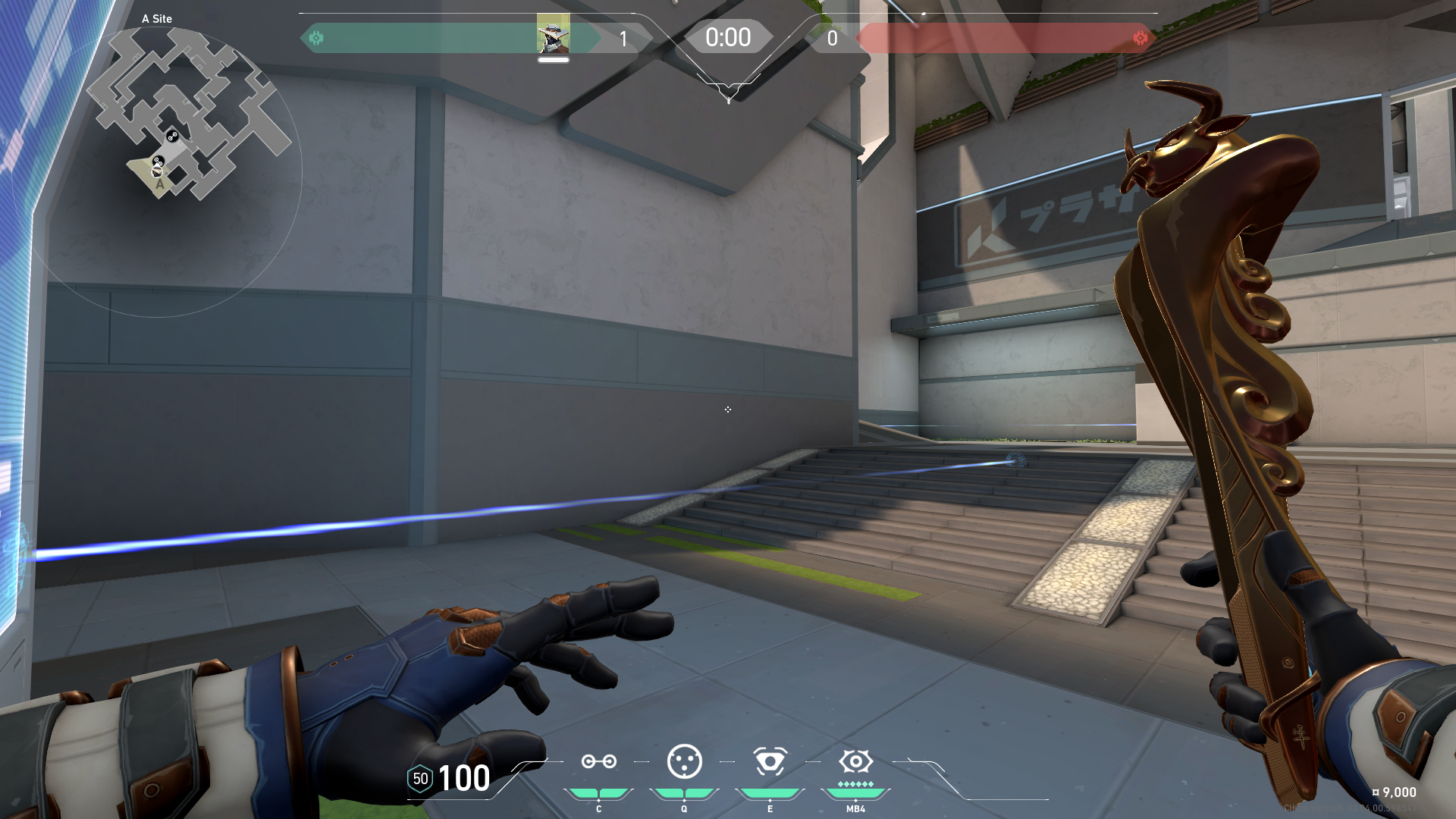The width and height of the screenshot is (1456, 819).
Task: Select the Trapwire ability icon
Action: 598,761
